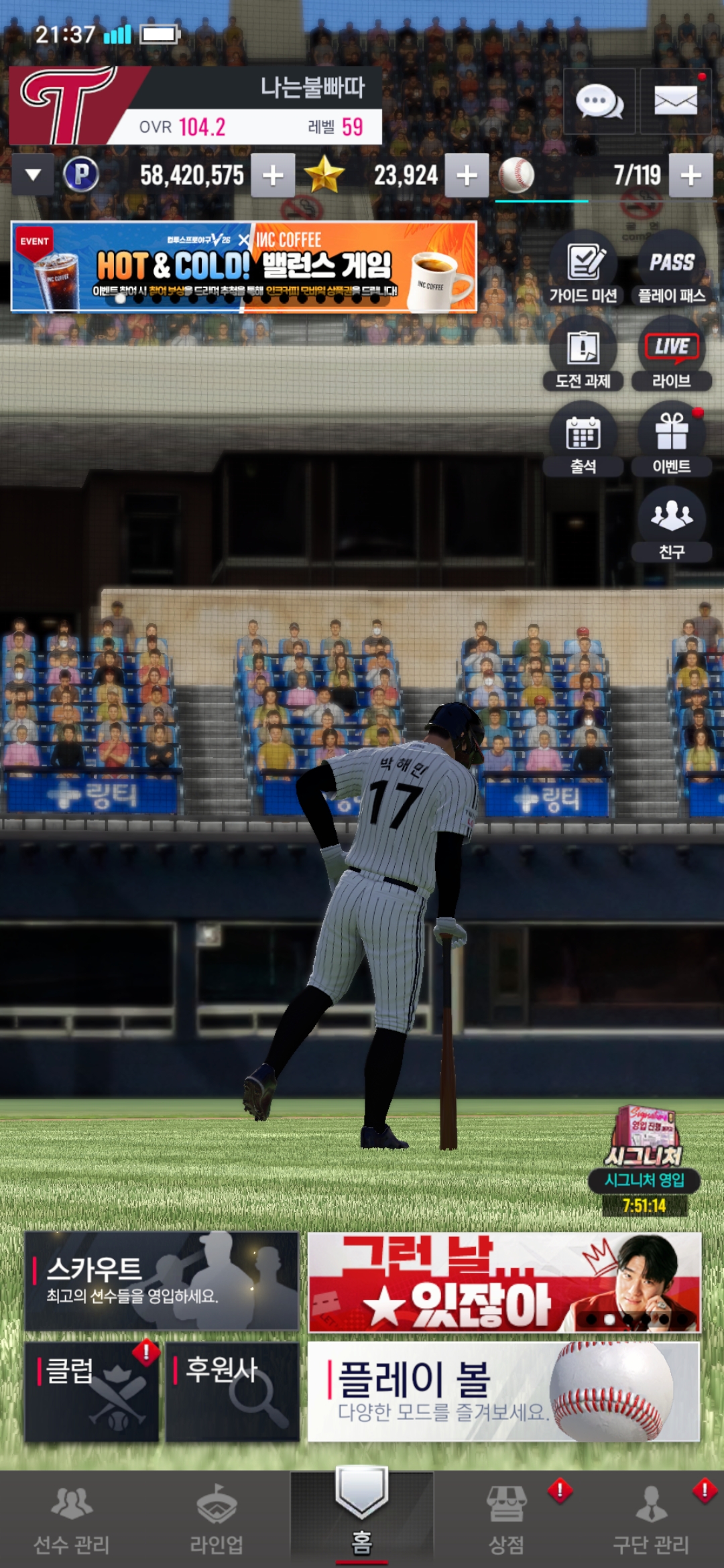The height and width of the screenshot is (1568, 724).
Task: Add more baseballs with plus button
Action: point(690,176)
